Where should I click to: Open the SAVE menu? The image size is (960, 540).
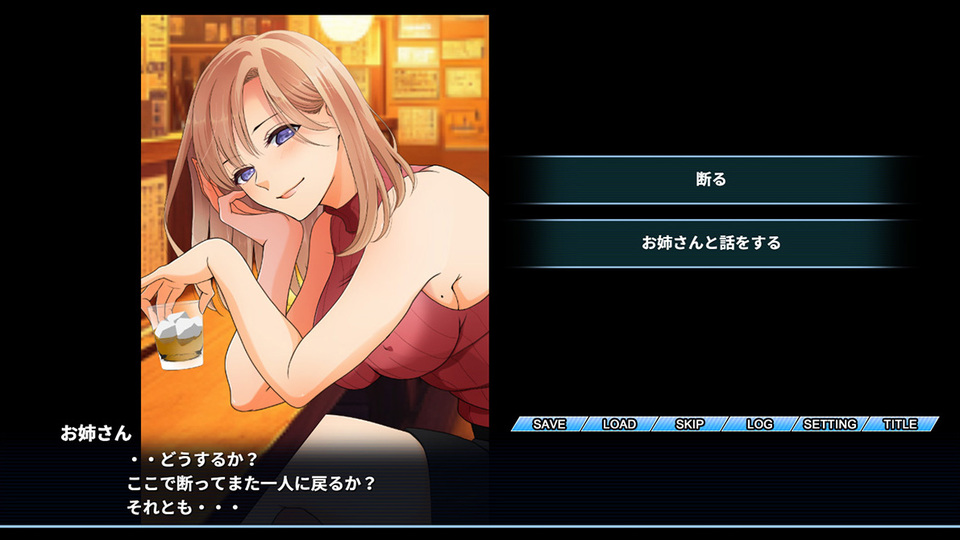(549, 424)
